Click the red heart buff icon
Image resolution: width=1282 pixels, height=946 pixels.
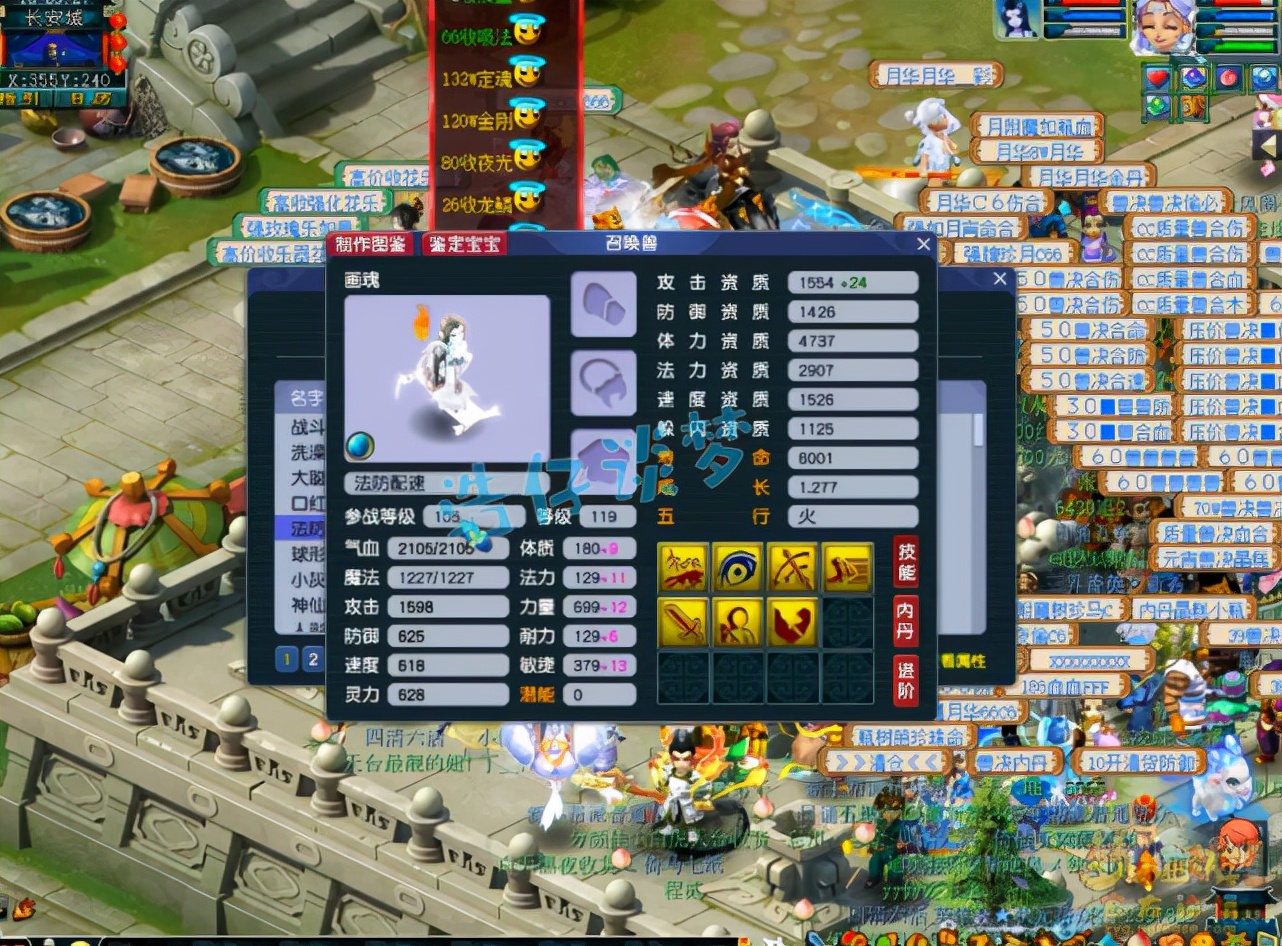1158,77
